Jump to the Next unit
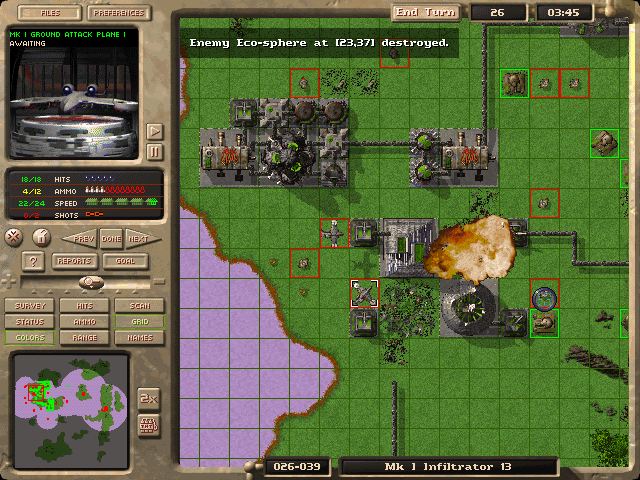 pyautogui.click(x=138, y=238)
